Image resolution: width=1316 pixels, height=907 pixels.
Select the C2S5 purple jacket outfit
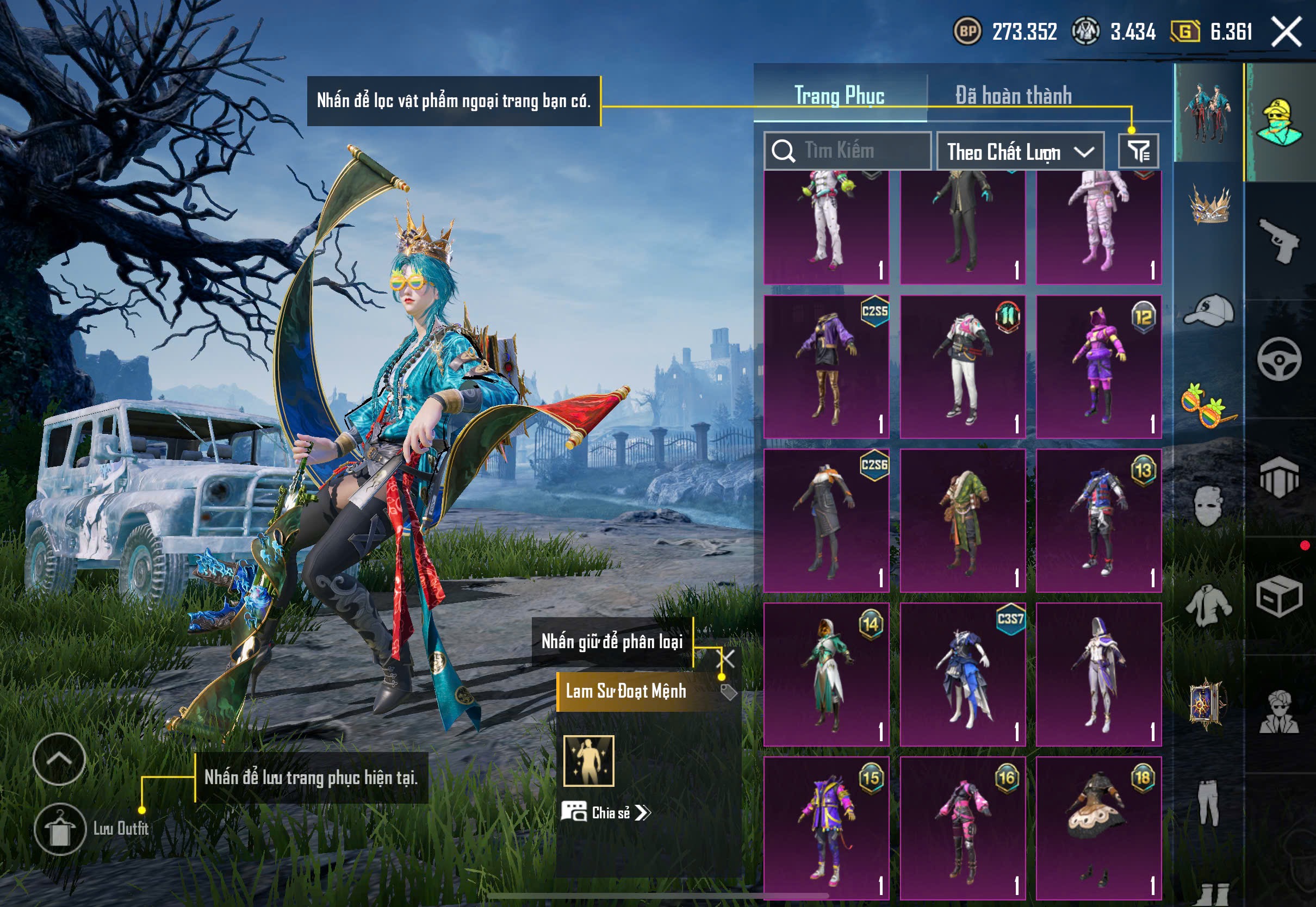point(826,366)
